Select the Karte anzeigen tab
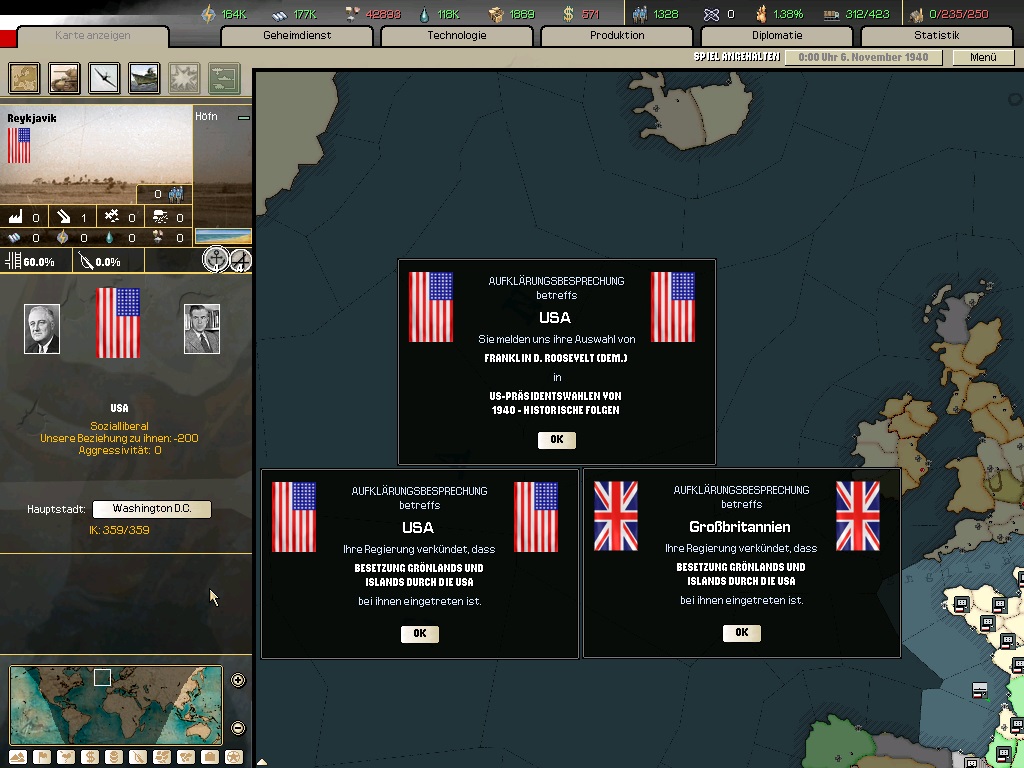The image size is (1024, 768). pyautogui.click(x=92, y=37)
